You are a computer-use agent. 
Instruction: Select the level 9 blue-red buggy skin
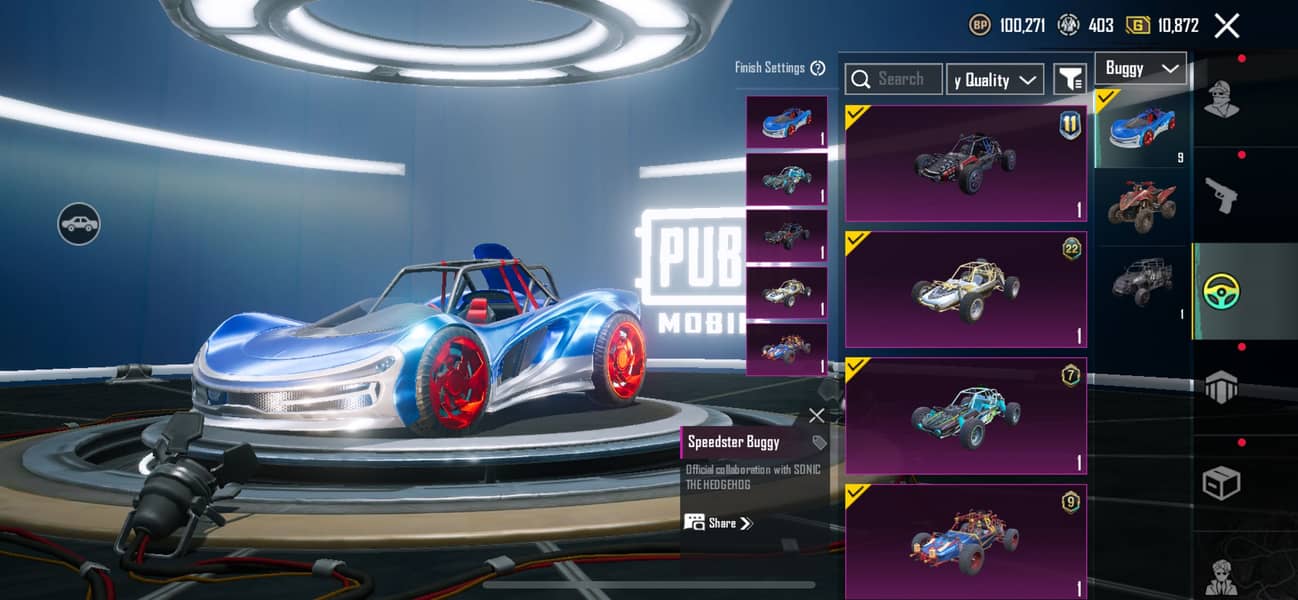click(965, 541)
